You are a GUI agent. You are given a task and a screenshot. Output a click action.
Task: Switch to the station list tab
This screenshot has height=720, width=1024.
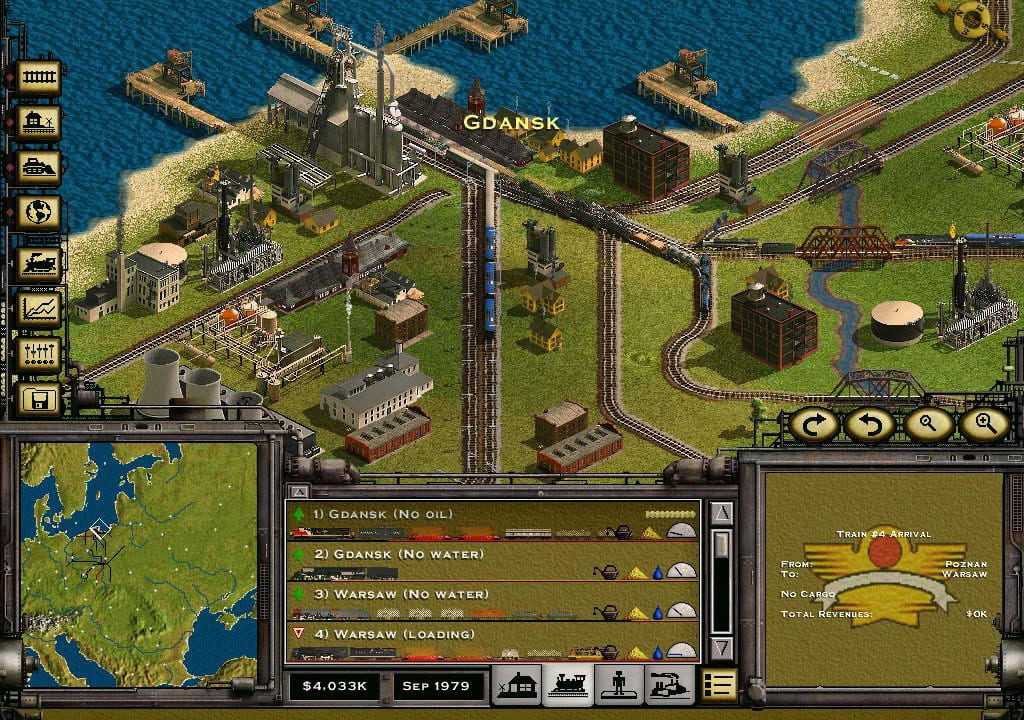[516, 685]
